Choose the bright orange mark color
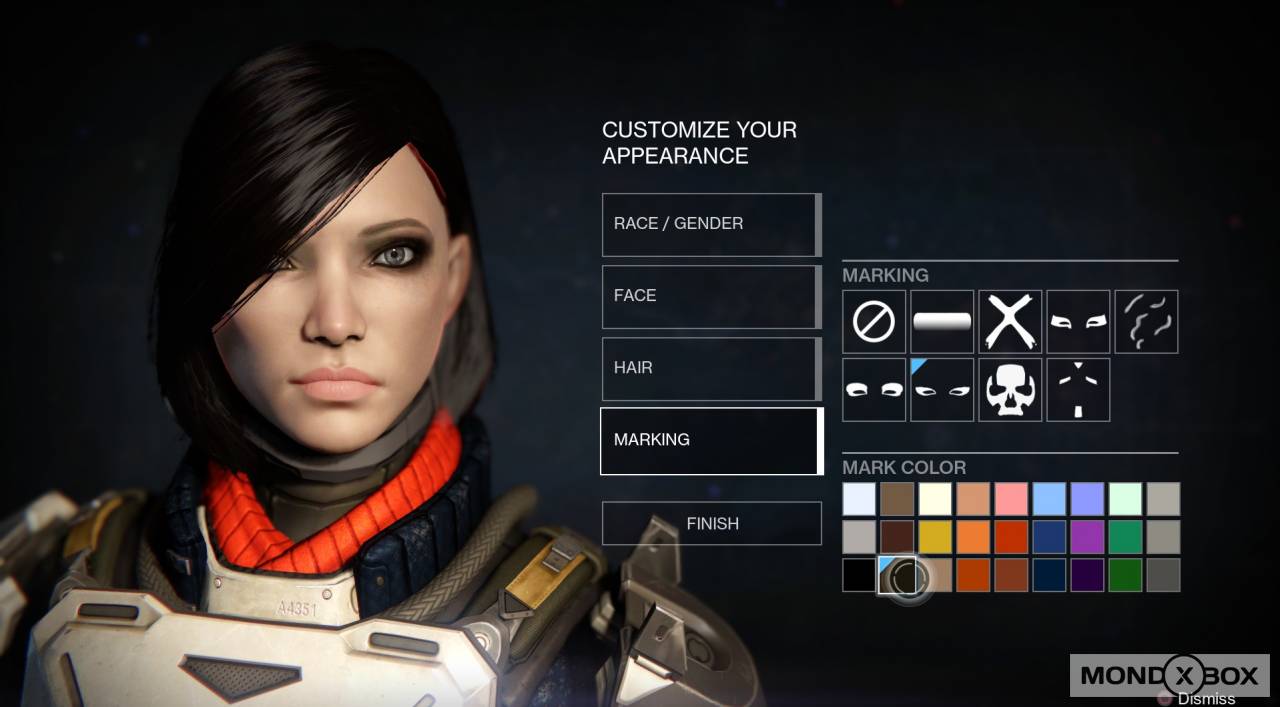The width and height of the screenshot is (1280, 707). pos(973,537)
